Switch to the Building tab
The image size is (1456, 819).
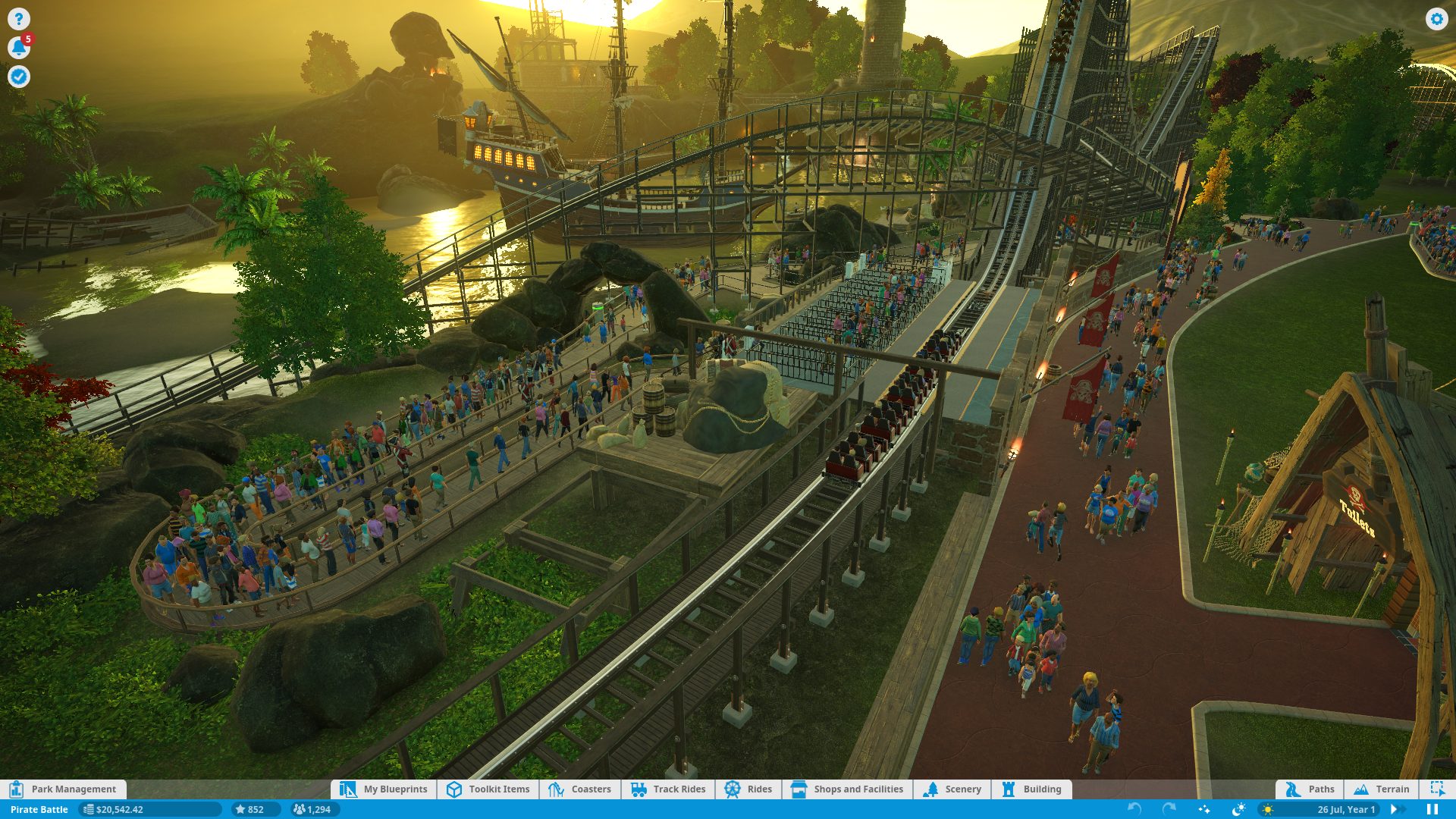click(1031, 789)
